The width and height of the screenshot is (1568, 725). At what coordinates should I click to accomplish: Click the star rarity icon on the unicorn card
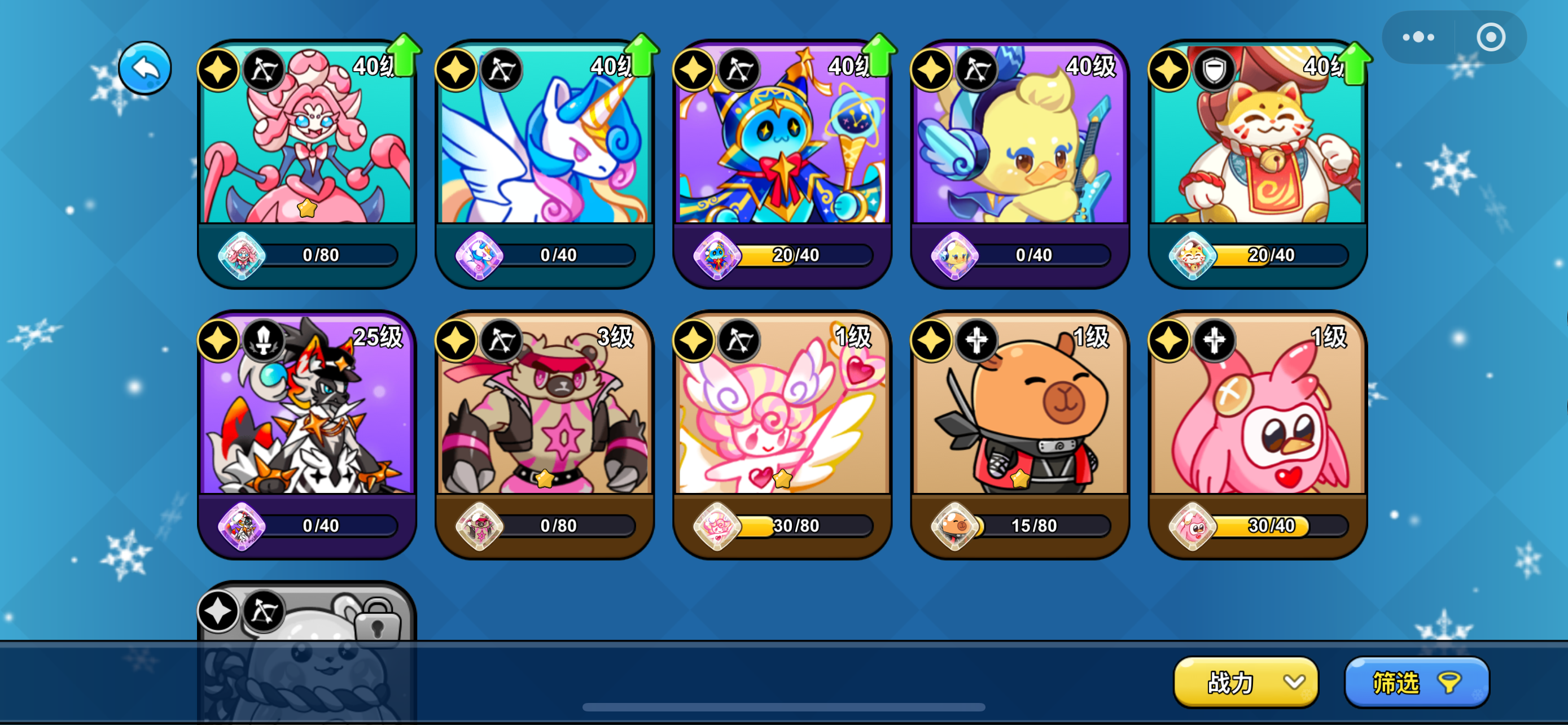tap(455, 69)
